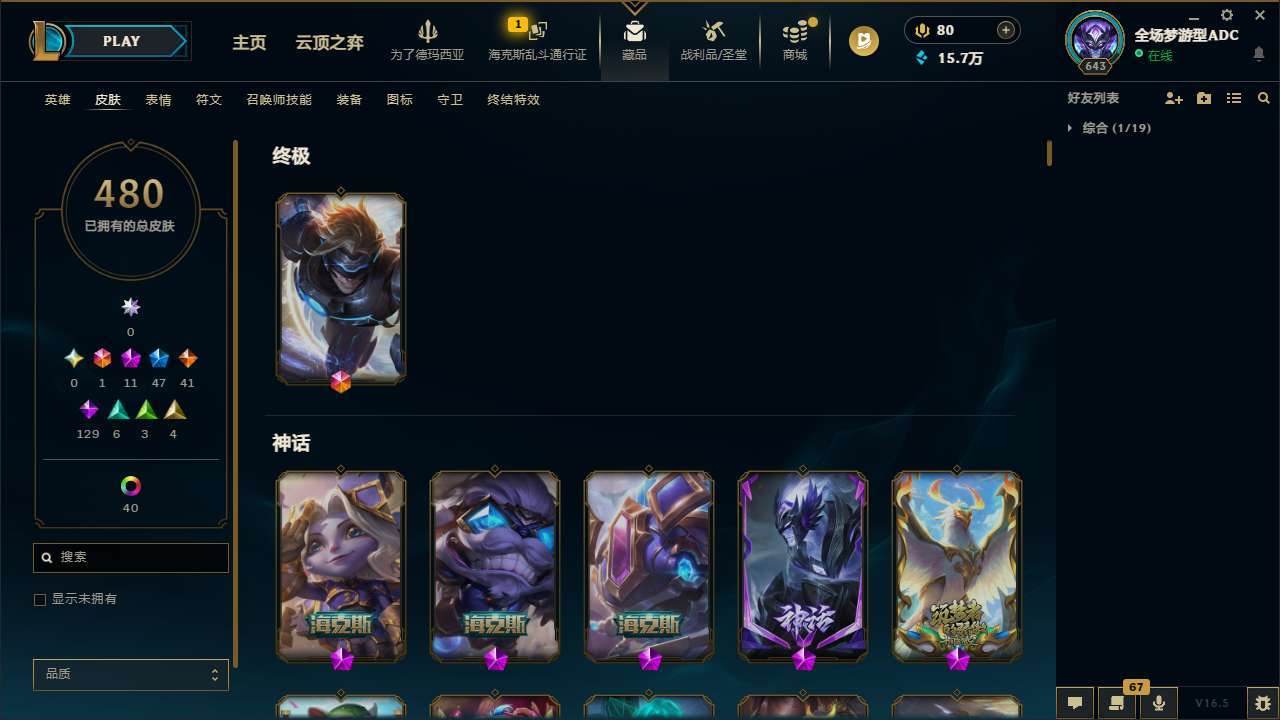The width and height of the screenshot is (1280, 720).
Task: Collapse the navigation chevron above 藏品
Action: [634, 6]
